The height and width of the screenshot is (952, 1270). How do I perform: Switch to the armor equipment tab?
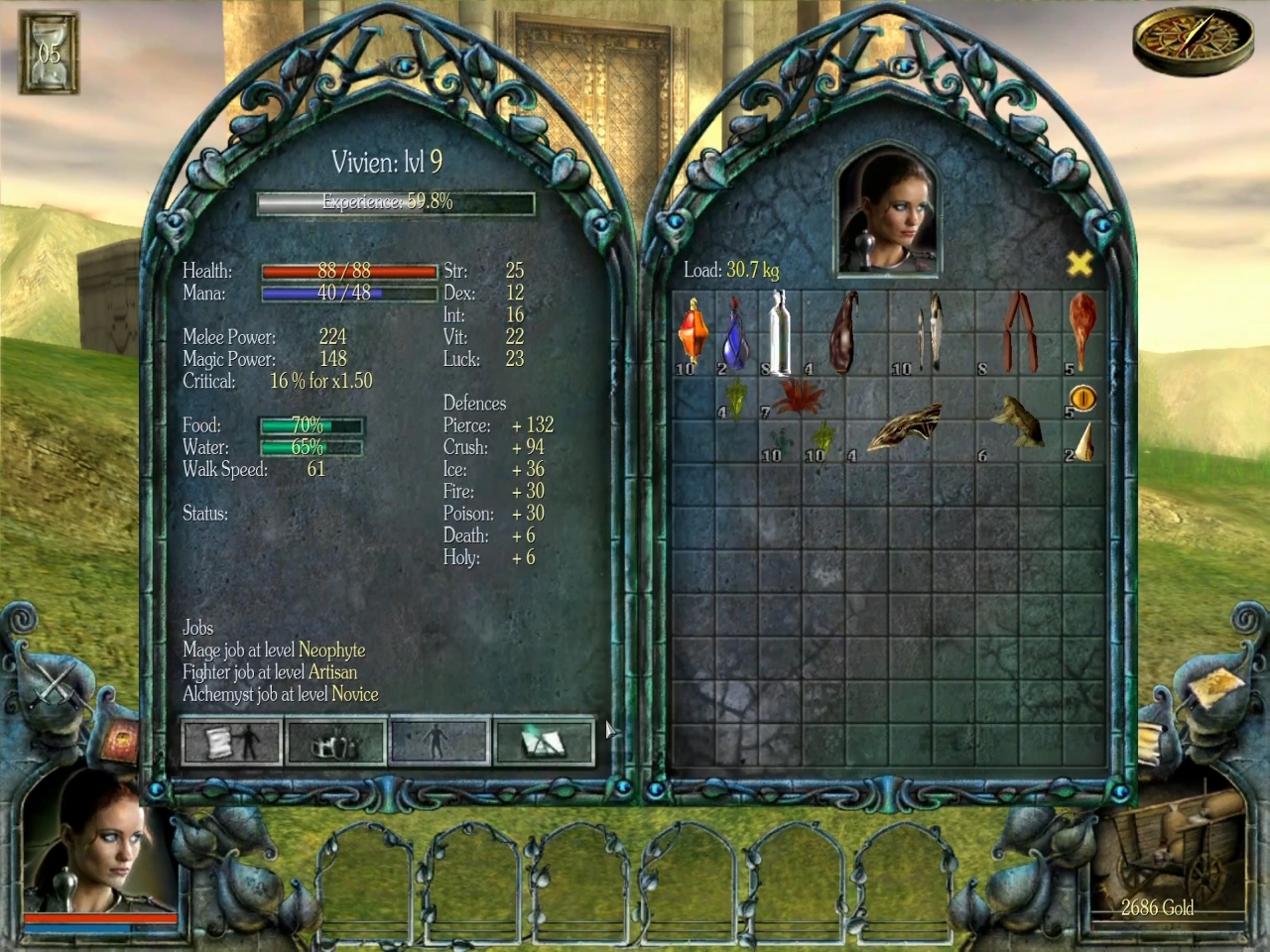(x=335, y=741)
